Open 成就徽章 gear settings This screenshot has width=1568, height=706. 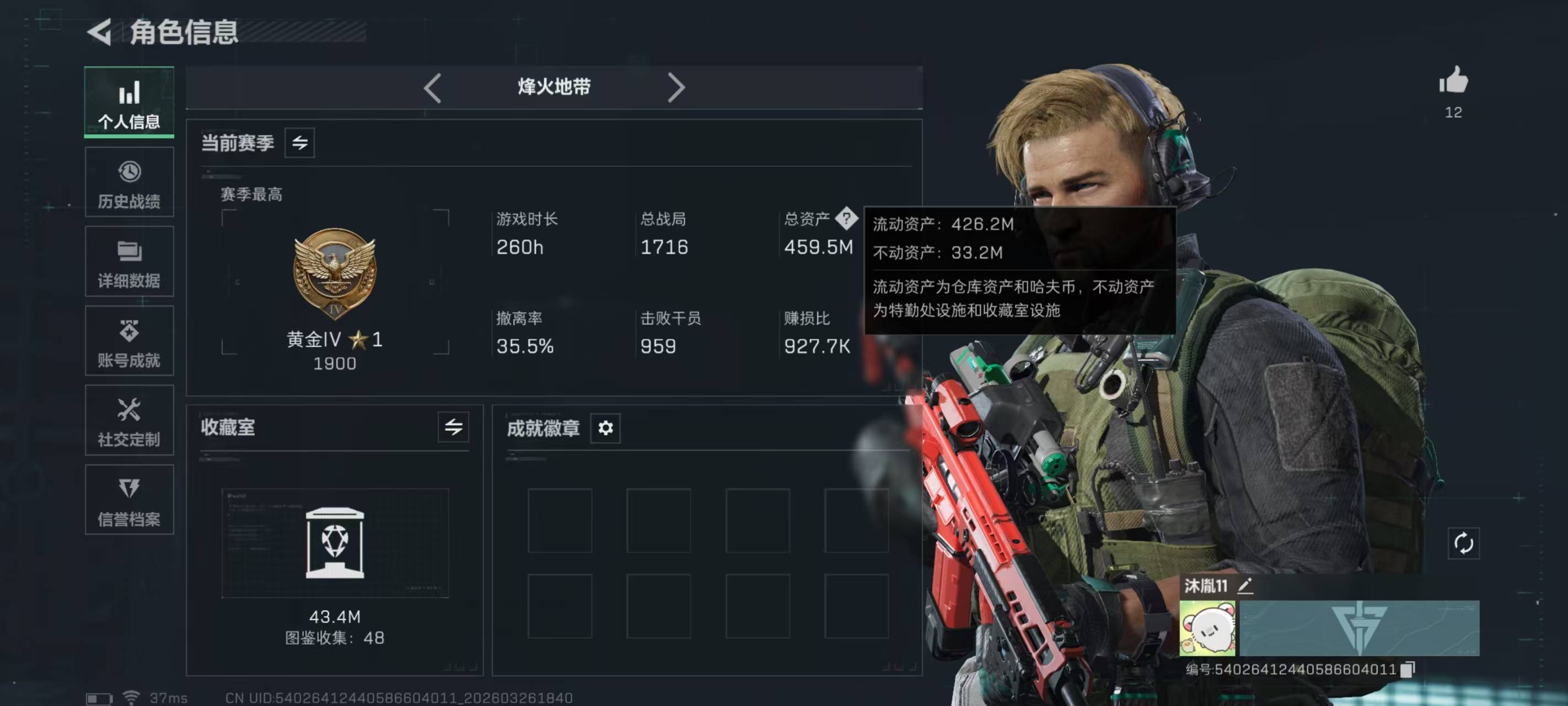tap(605, 428)
